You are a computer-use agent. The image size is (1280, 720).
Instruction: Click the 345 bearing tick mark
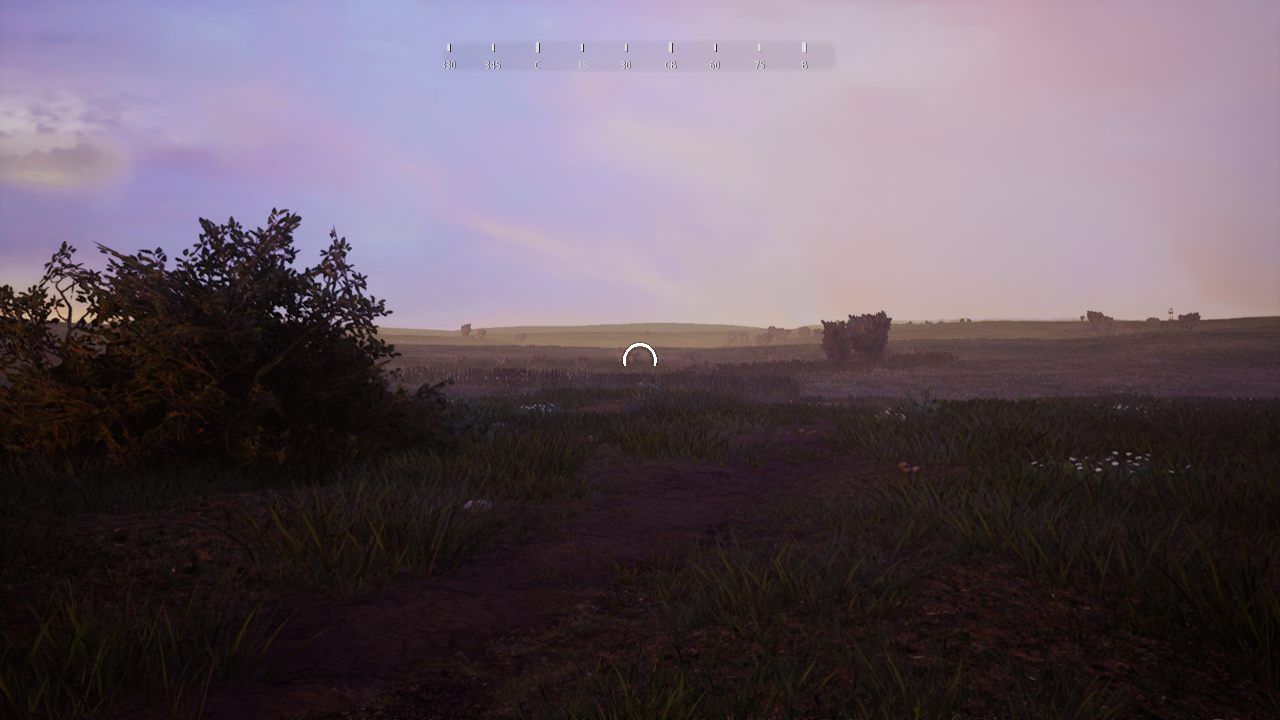point(493,47)
